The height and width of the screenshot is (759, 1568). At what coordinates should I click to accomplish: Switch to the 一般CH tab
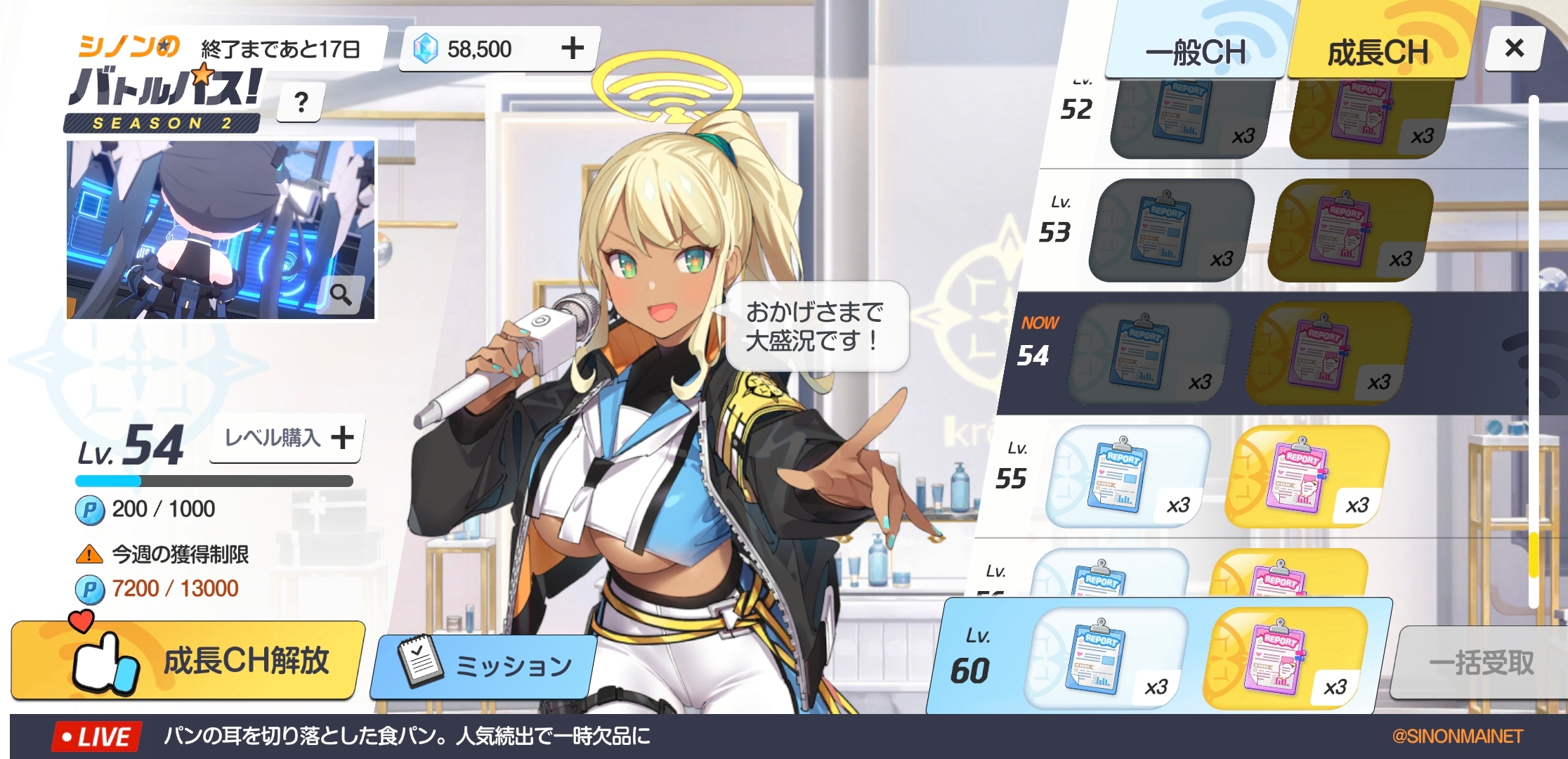click(1196, 52)
